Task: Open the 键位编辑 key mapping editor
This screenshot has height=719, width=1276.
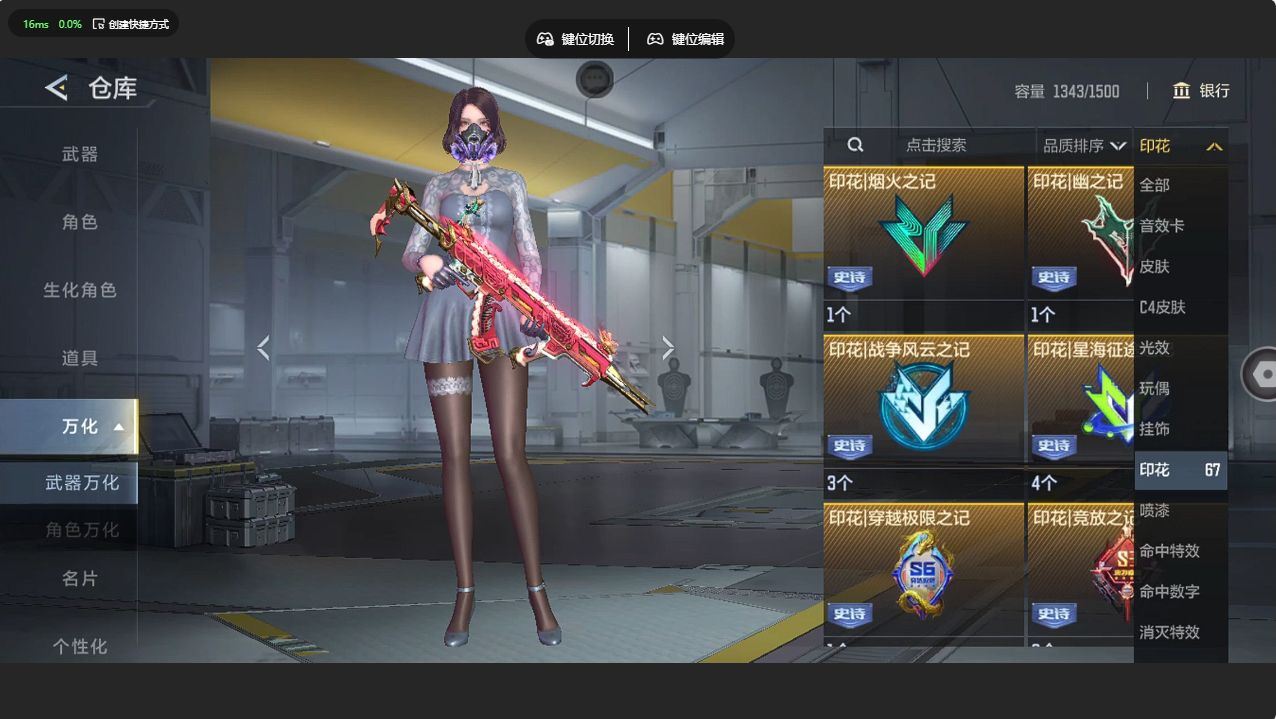Action: click(685, 39)
